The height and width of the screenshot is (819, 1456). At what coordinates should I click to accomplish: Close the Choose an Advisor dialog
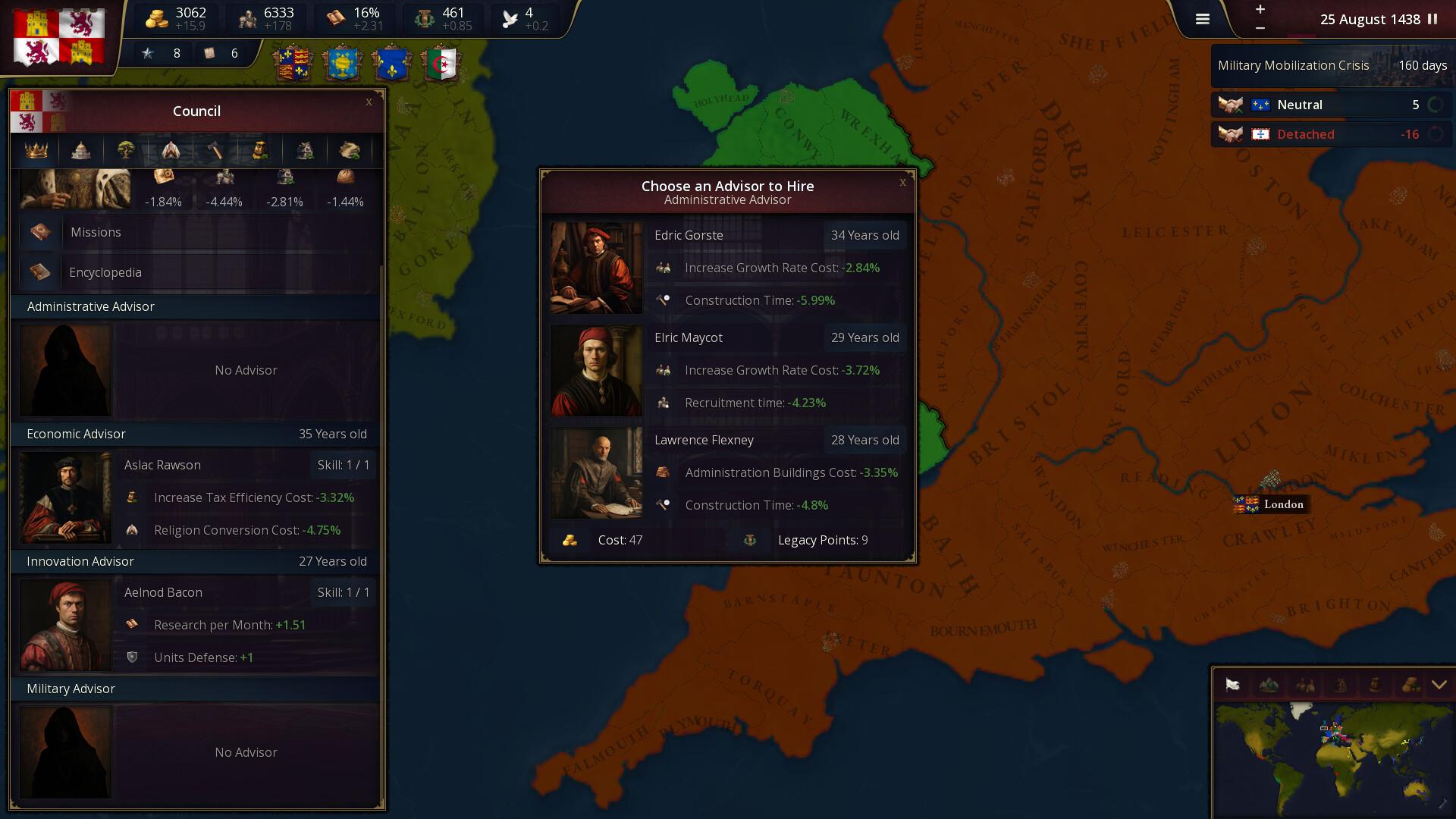(x=902, y=182)
